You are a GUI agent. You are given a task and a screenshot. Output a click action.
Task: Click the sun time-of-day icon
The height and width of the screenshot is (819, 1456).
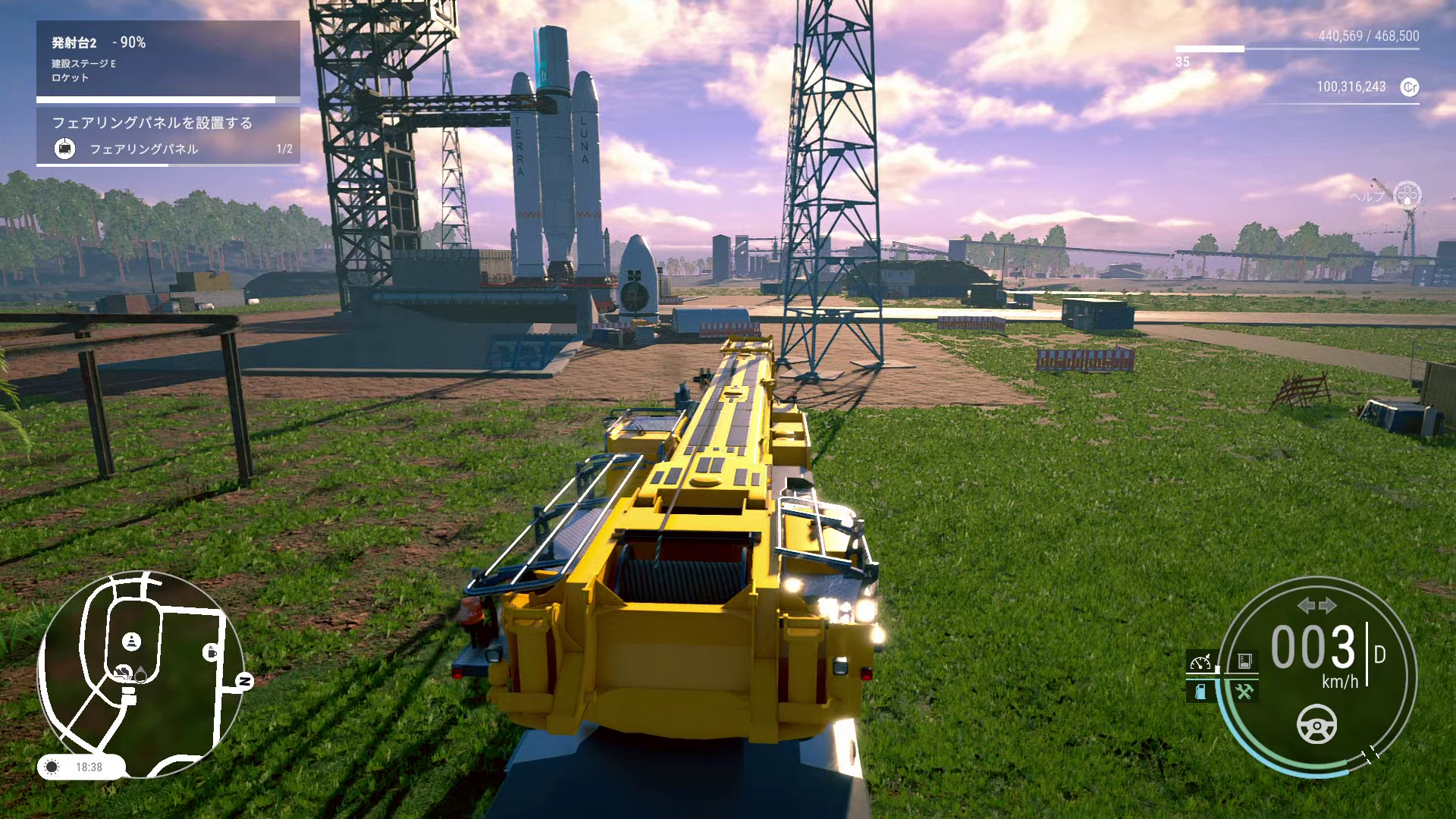coord(52,767)
